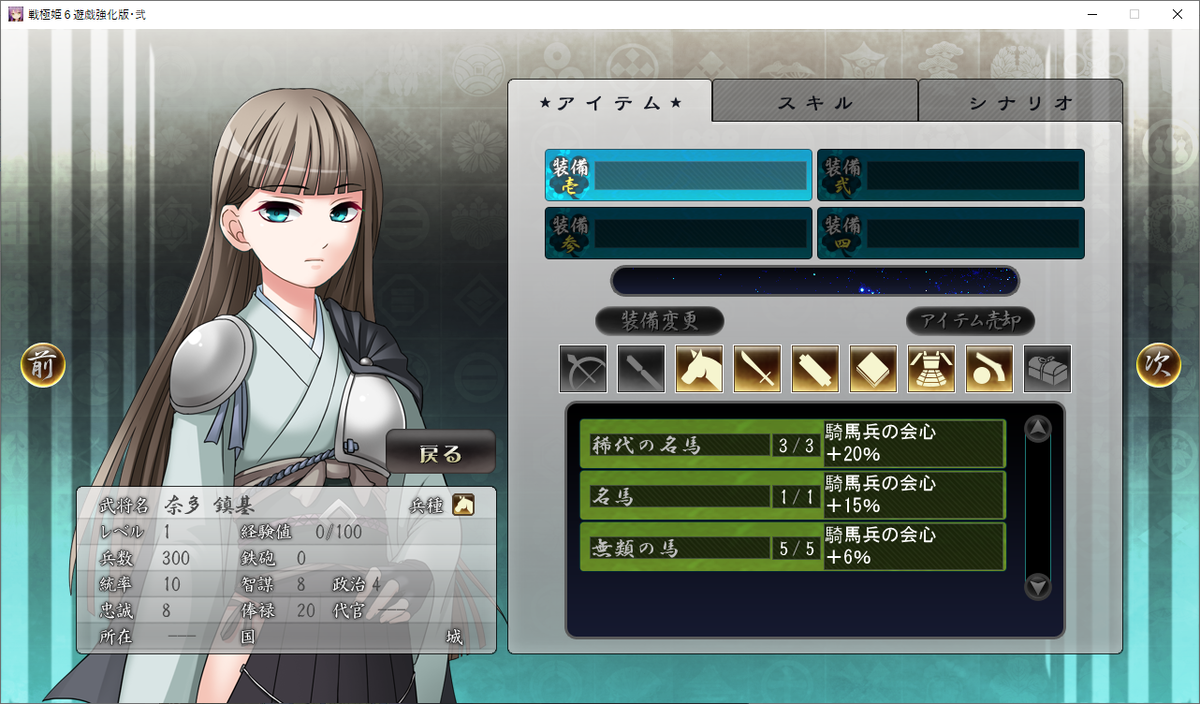1200x704 pixels.
Task: Select the horse item category icon
Action: 699,369
